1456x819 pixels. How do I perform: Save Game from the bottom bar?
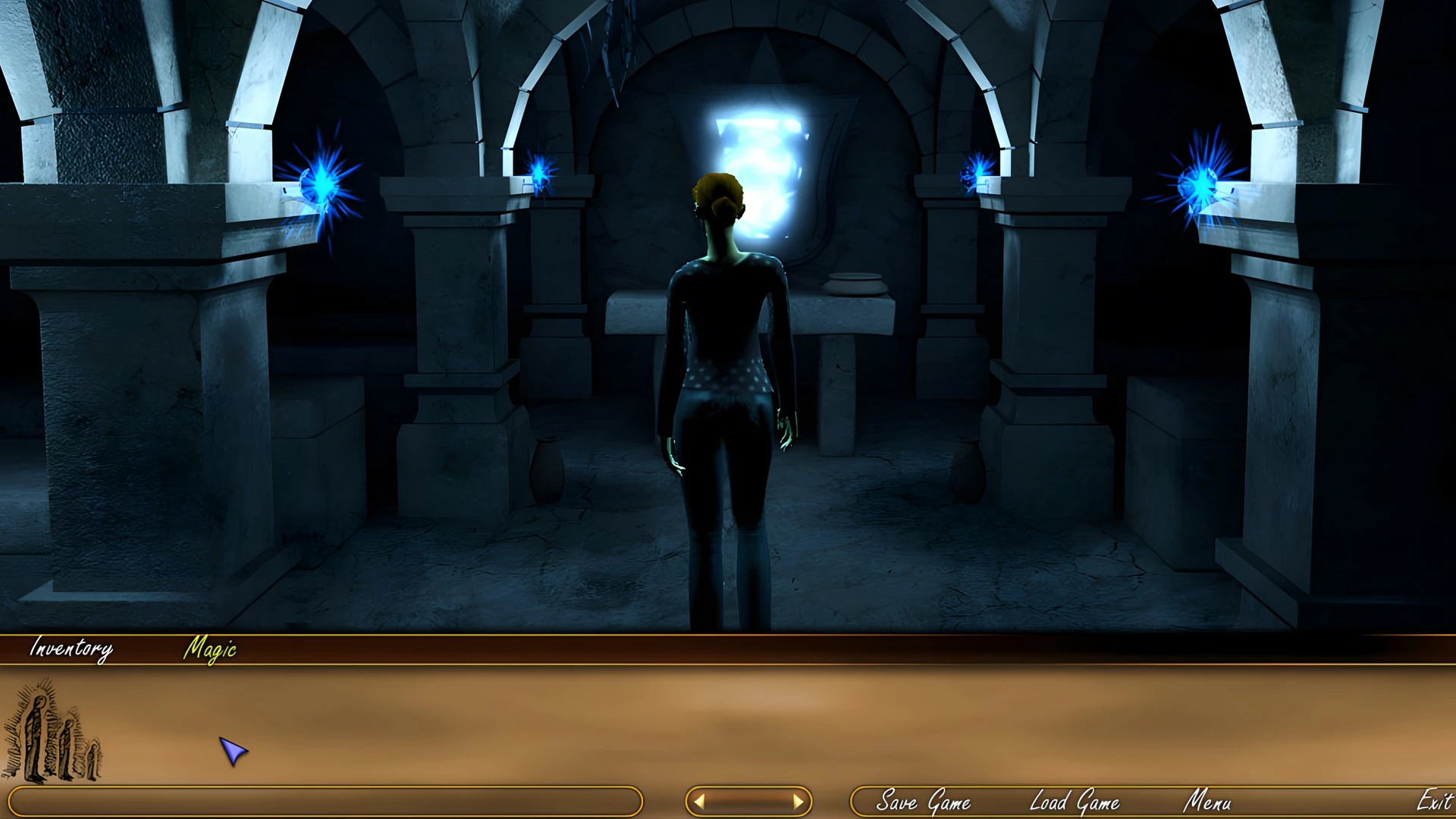[923, 802]
